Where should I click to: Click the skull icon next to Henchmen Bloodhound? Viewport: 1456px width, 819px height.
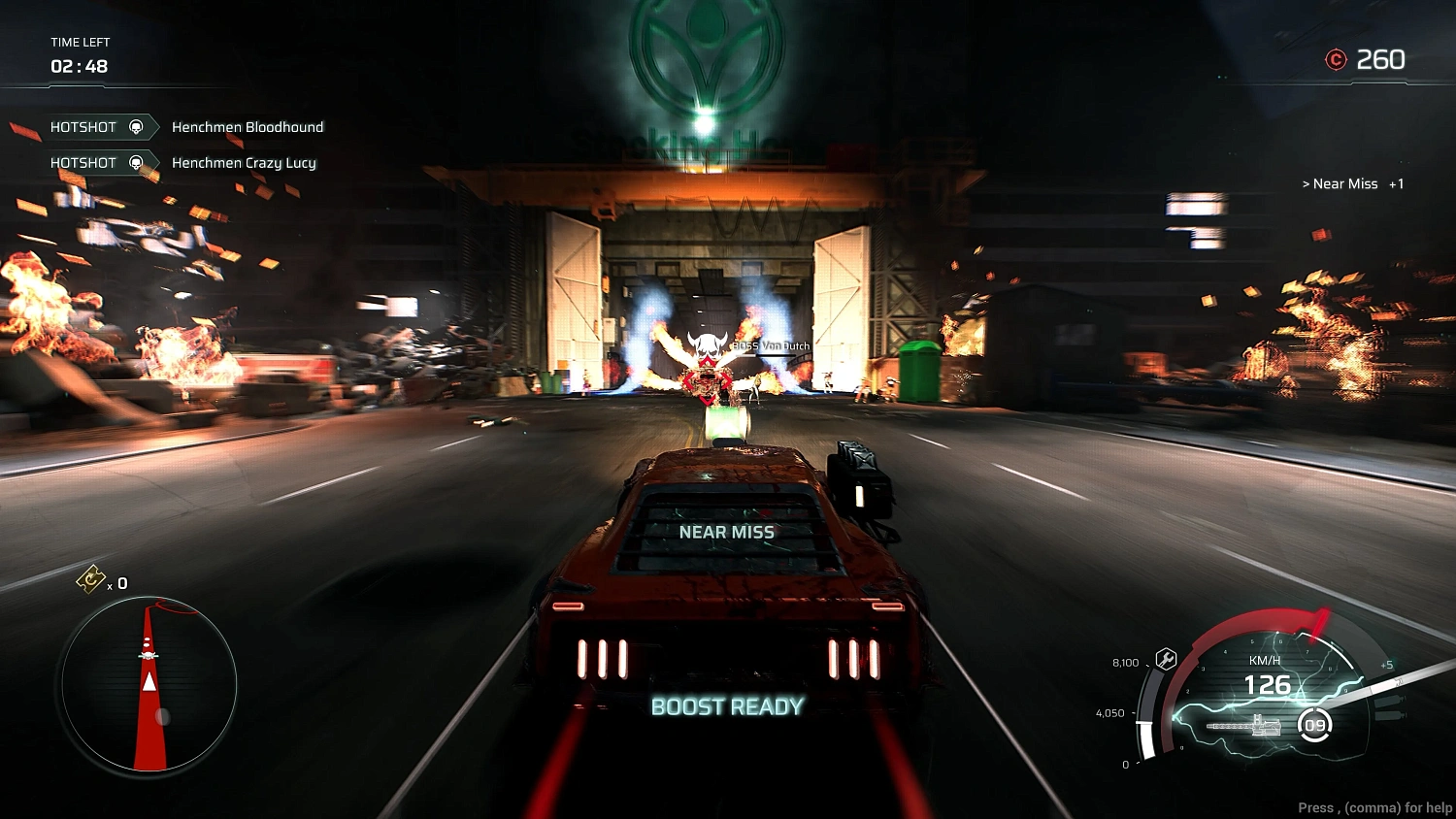[x=137, y=126]
